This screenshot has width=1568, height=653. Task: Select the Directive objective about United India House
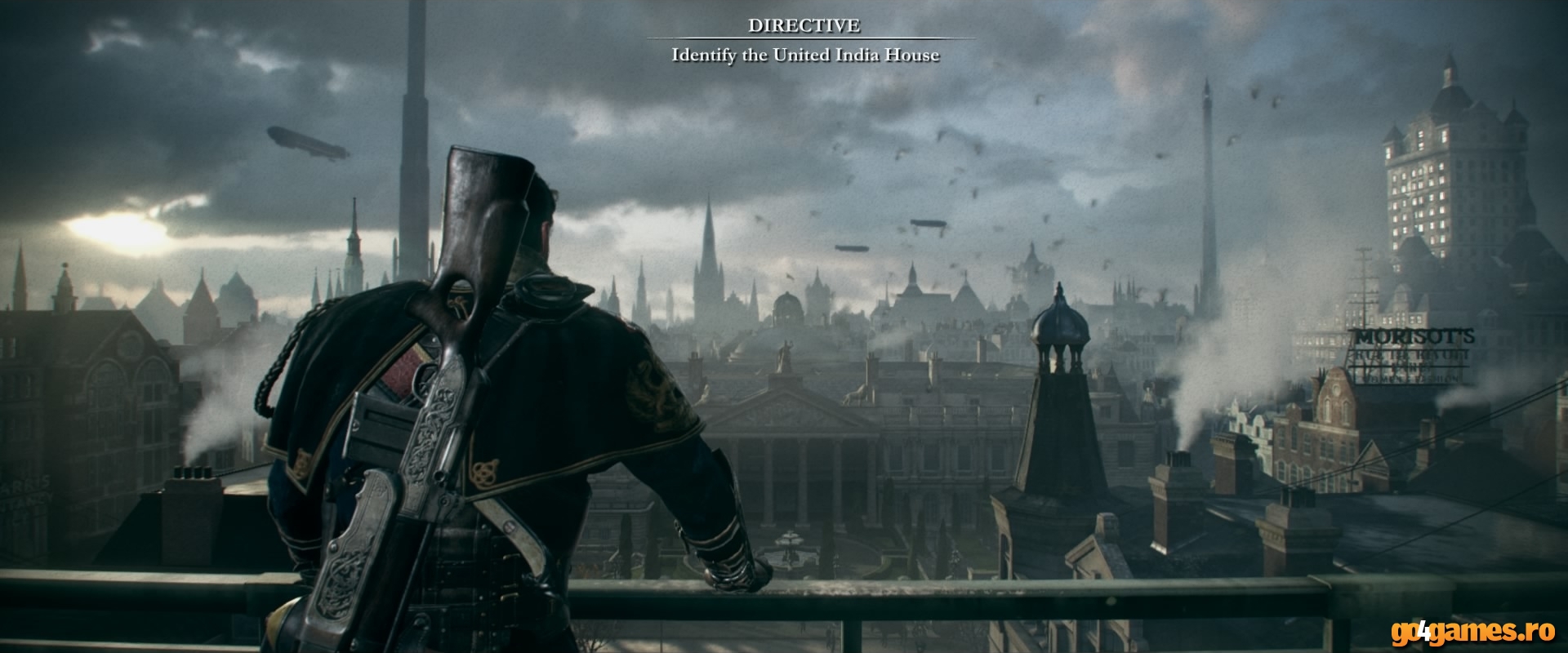pyautogui.click(x=804, y=56)
